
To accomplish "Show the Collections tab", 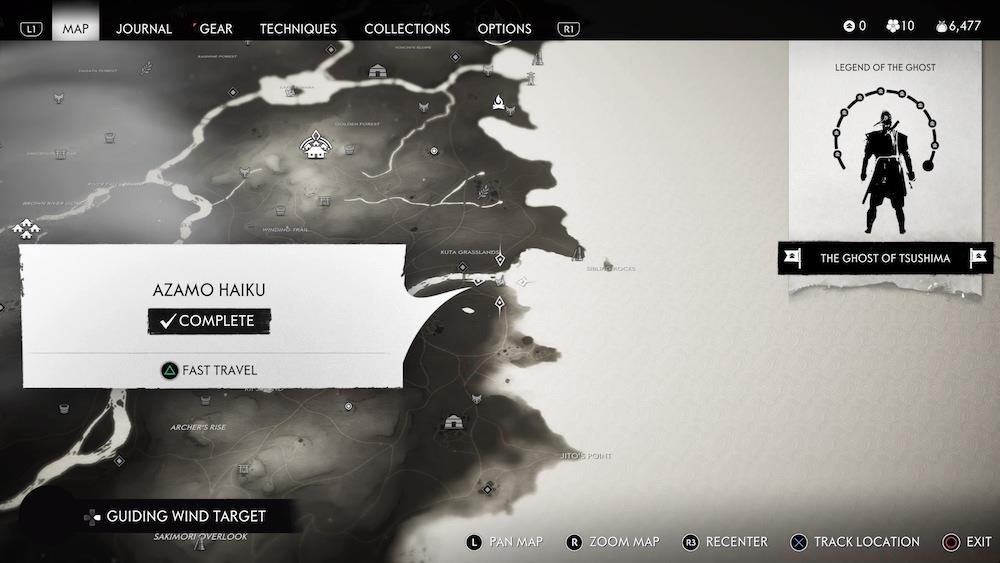I will [x=407, y=28].
